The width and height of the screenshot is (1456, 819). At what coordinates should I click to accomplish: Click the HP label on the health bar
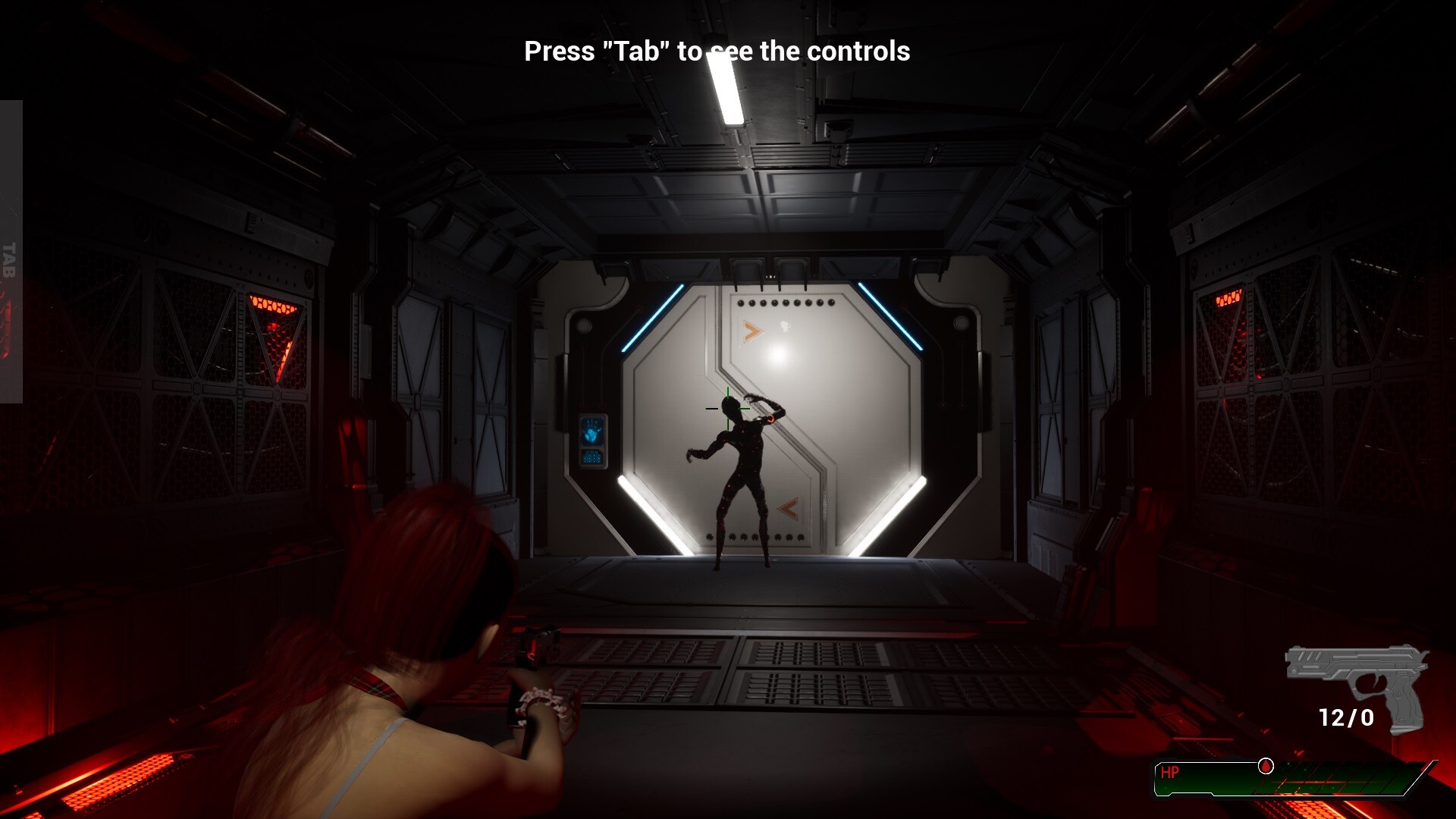coord(1171,771)
